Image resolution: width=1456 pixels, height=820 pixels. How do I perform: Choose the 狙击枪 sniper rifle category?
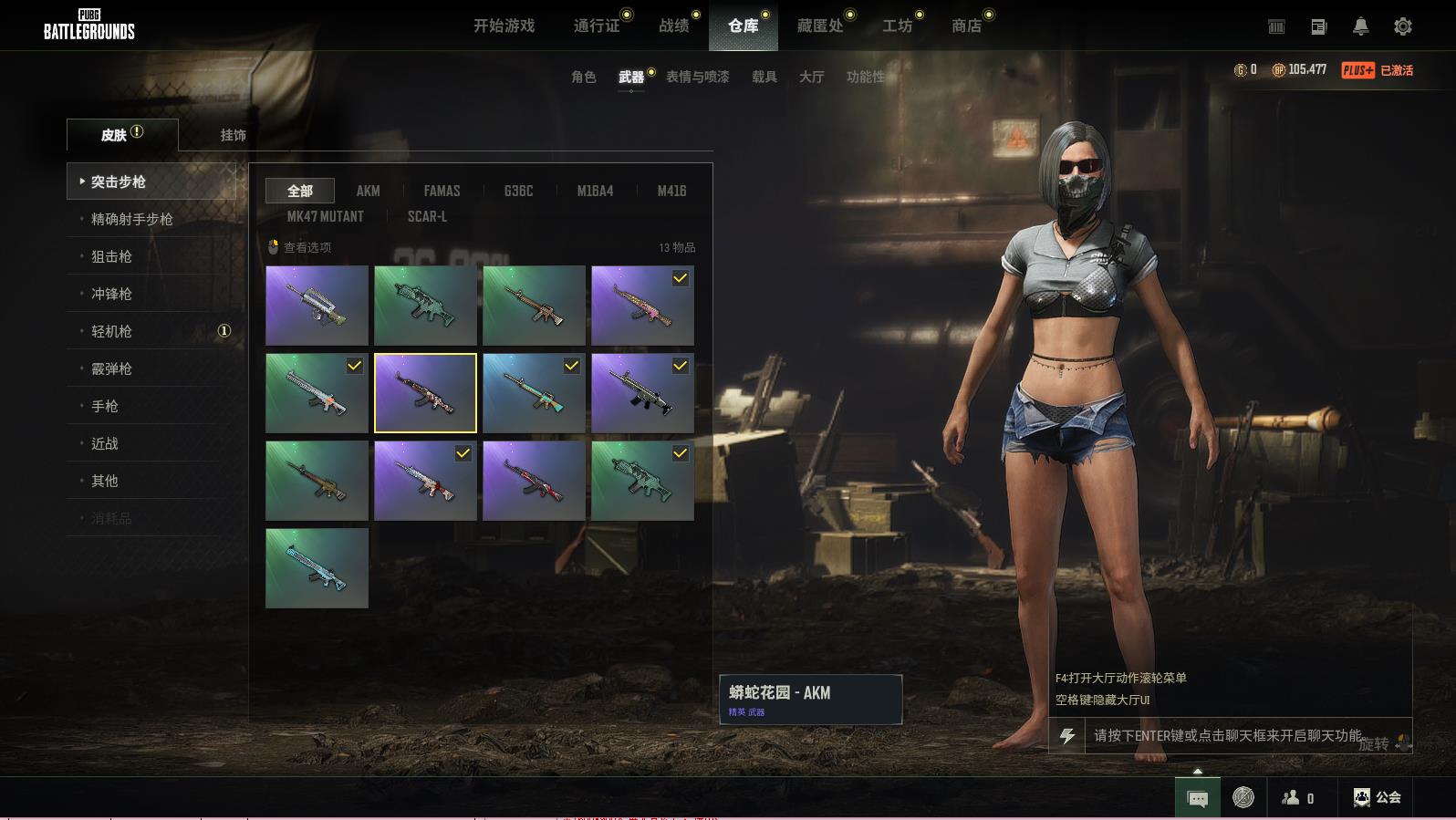[x=111, y=256]
